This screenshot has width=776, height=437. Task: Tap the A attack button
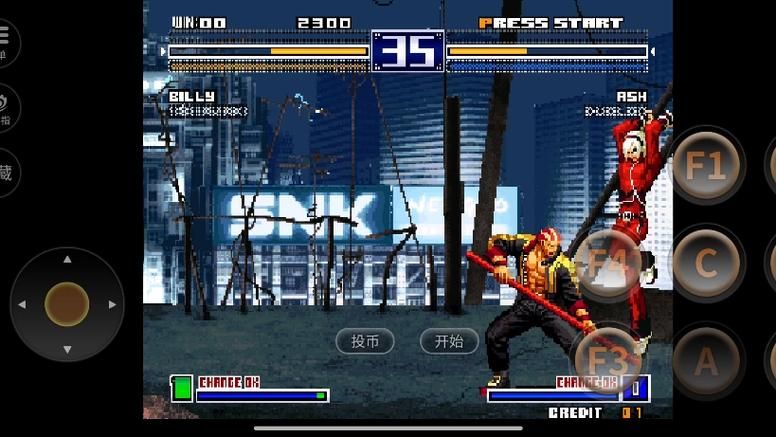click(705, 360)
